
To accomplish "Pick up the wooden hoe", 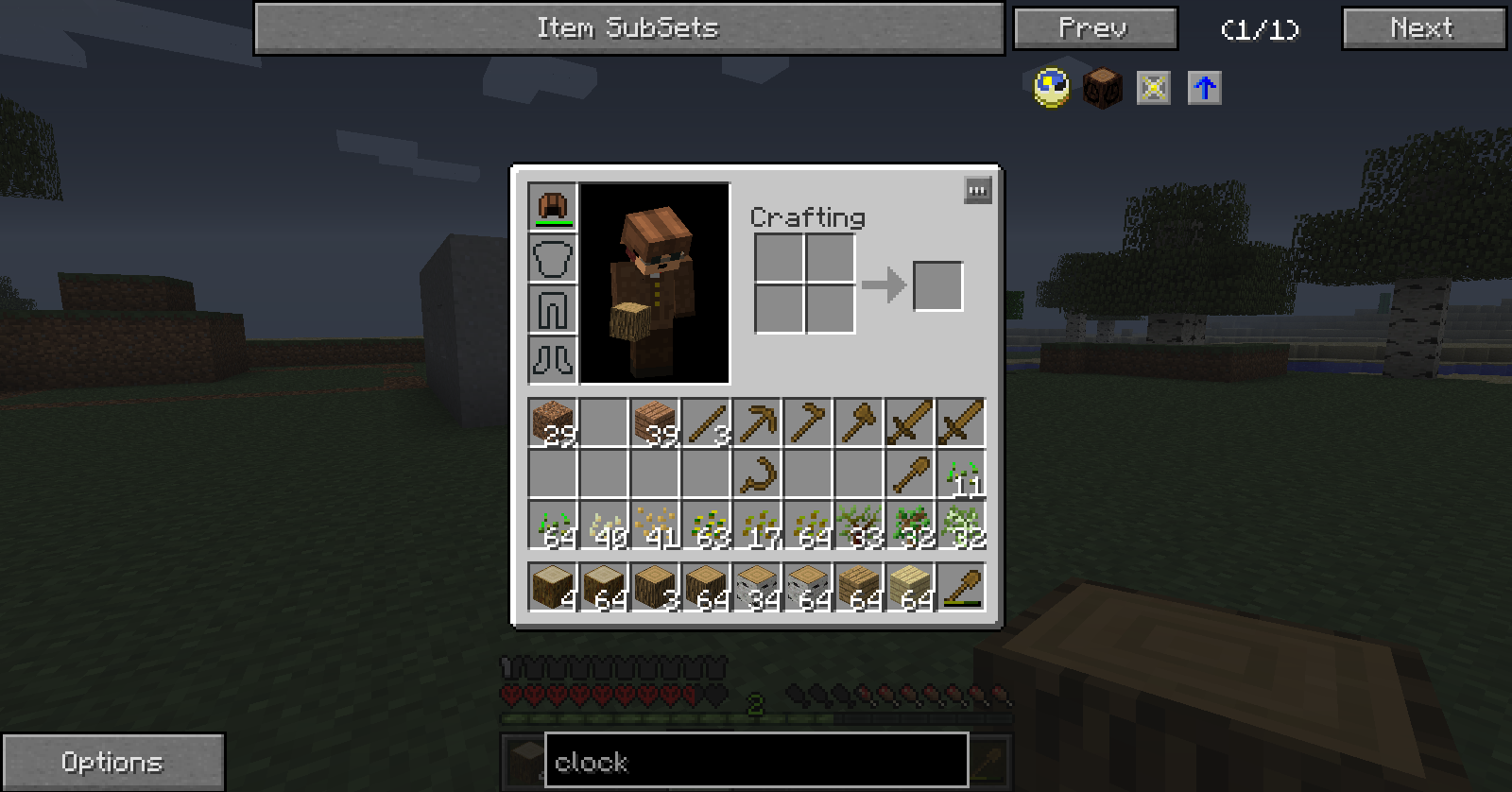I will coord(808,422).
